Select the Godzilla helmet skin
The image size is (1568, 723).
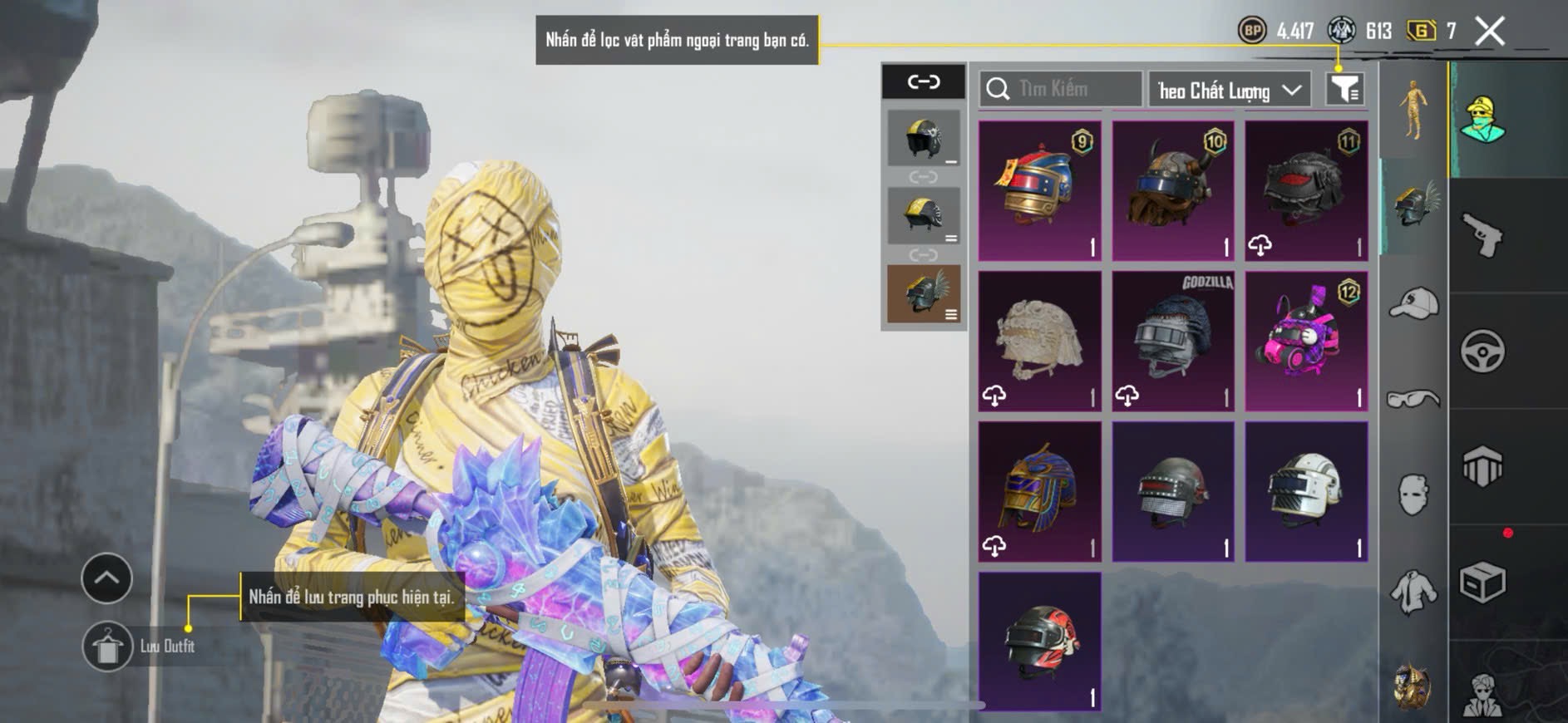[x=1173, y=341]
